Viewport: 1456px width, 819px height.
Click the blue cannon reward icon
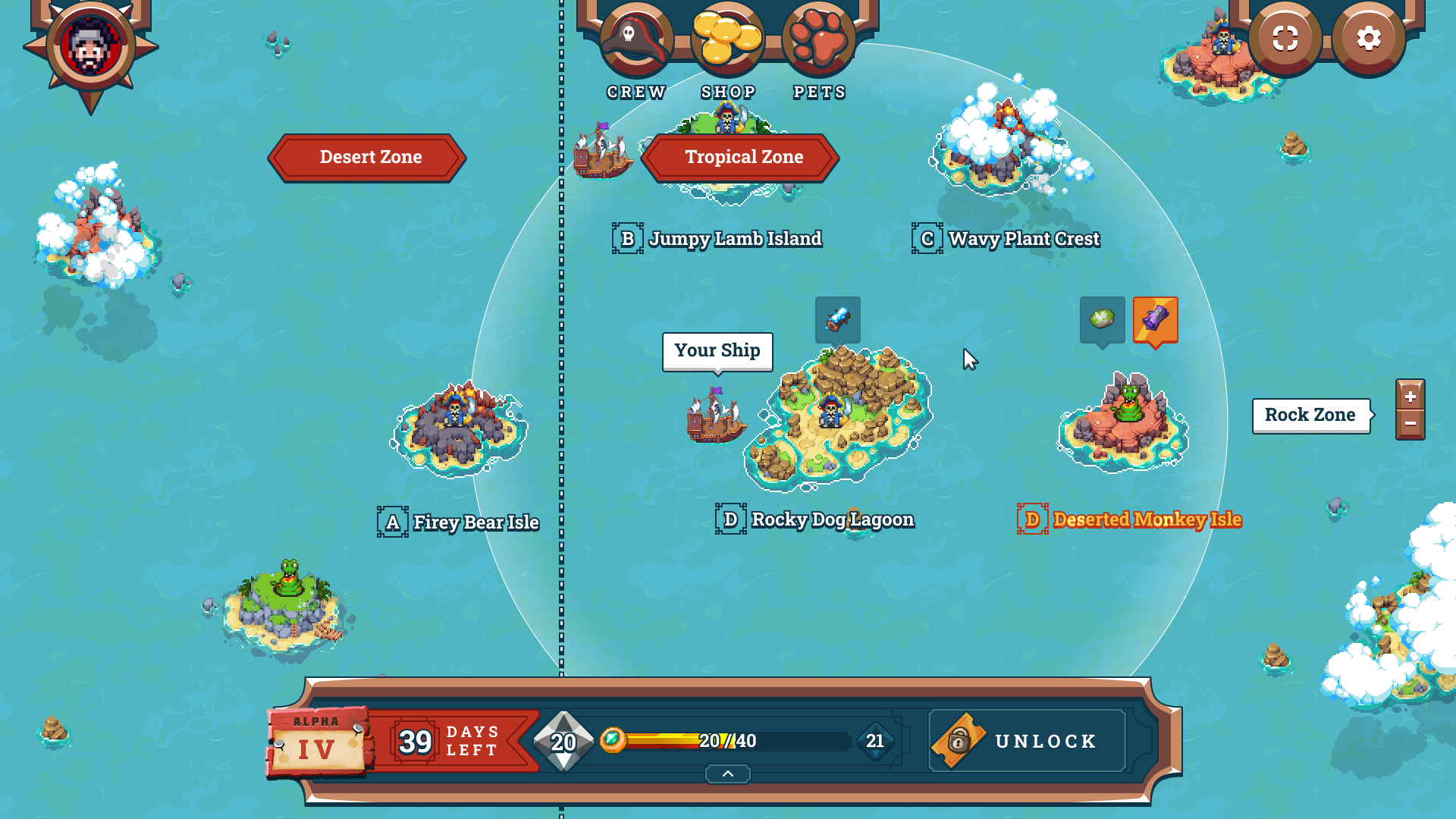click(x=837, y=319)
